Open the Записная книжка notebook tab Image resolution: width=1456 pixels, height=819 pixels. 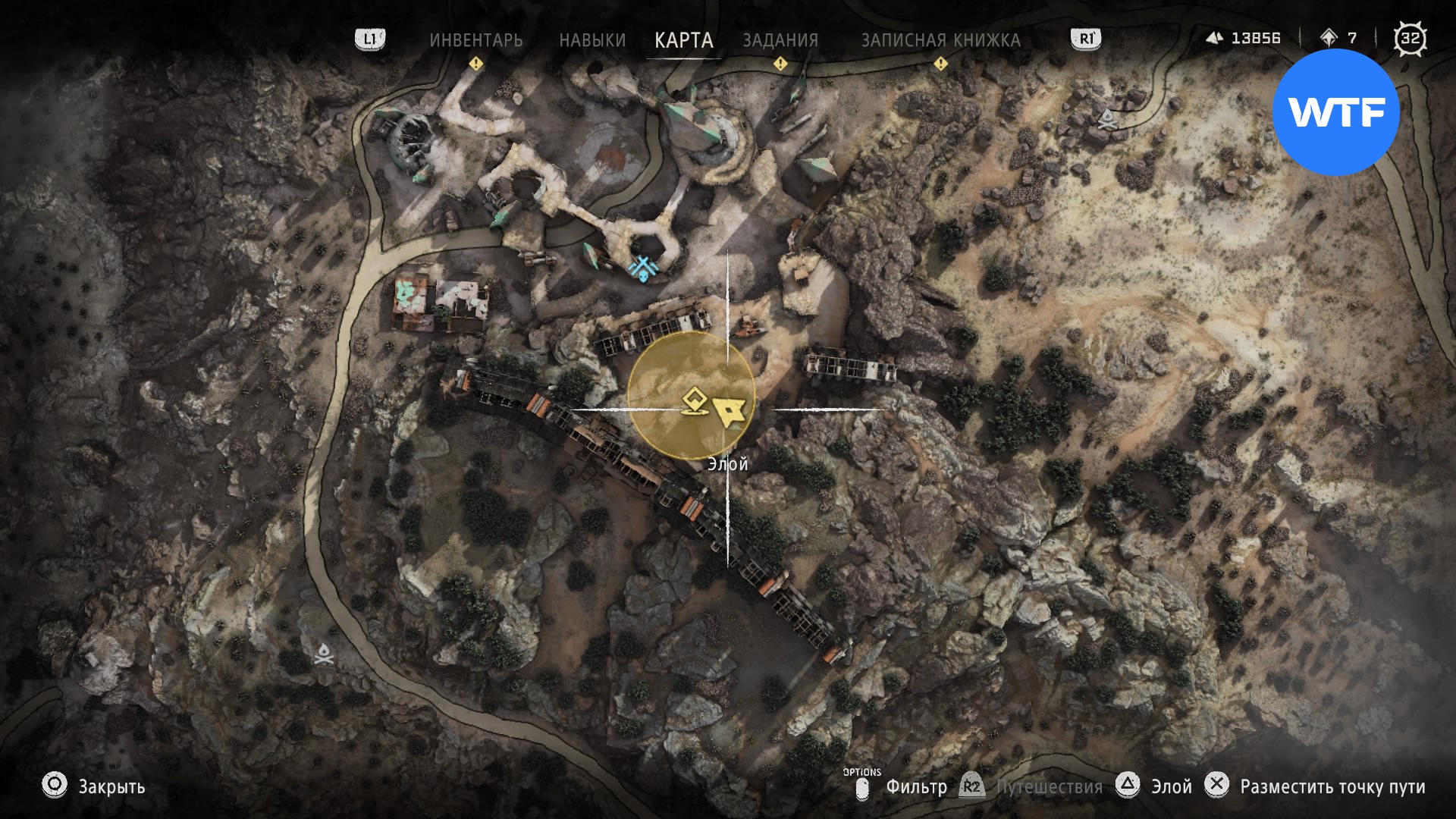click(x=940, y=40)
